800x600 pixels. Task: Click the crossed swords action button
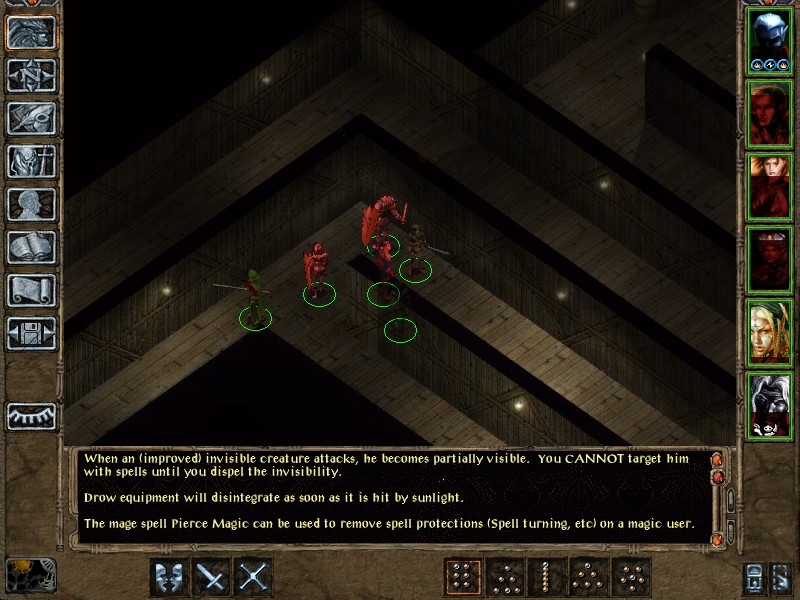[253, 577]
